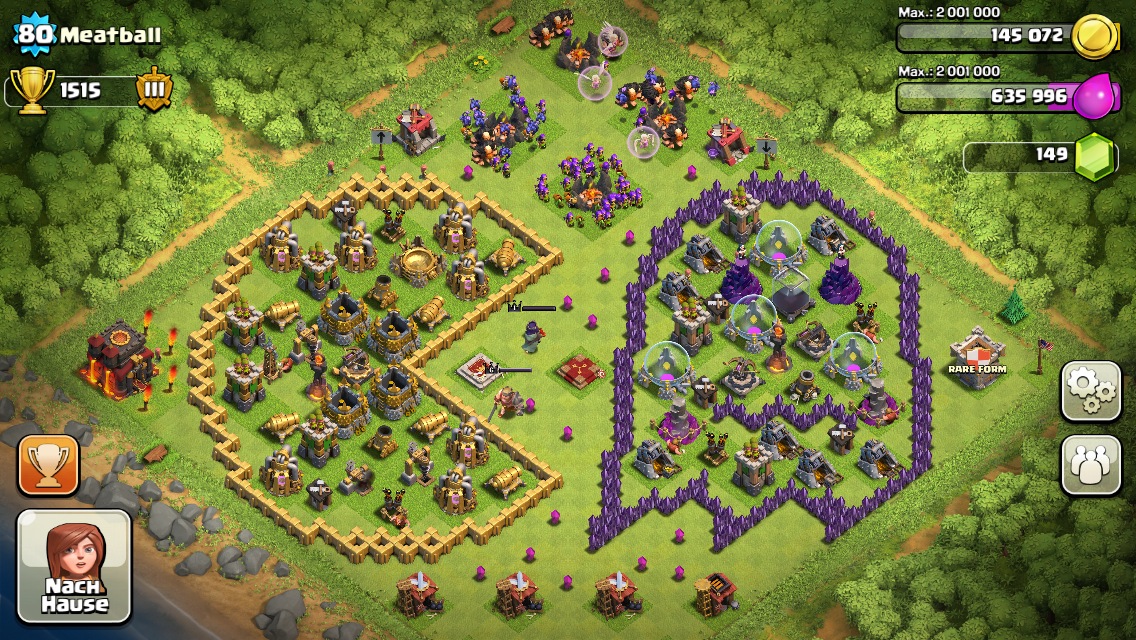Select the league III badge
The width and height of the screenshot is (1136, 640).
[154, 89]
